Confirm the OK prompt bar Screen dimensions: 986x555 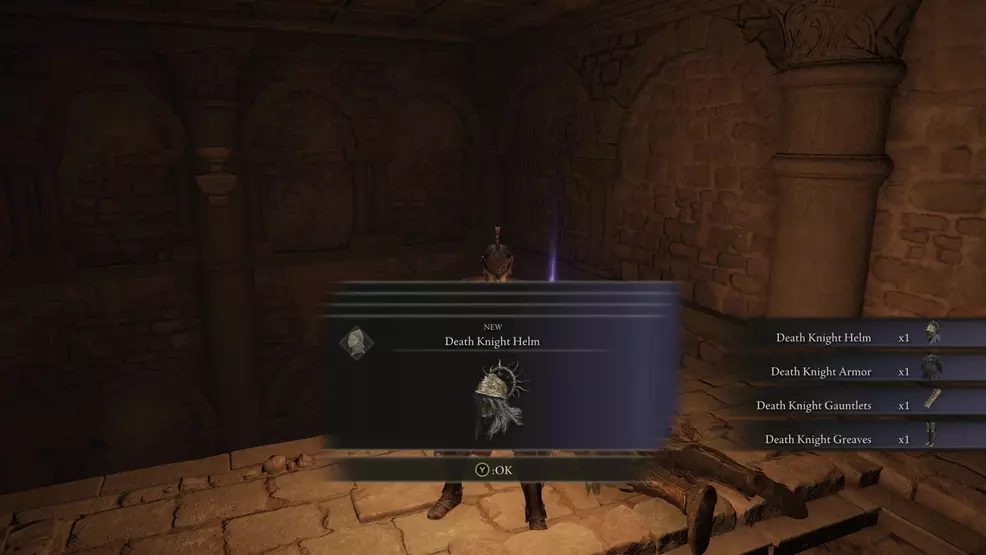[494, 469]
